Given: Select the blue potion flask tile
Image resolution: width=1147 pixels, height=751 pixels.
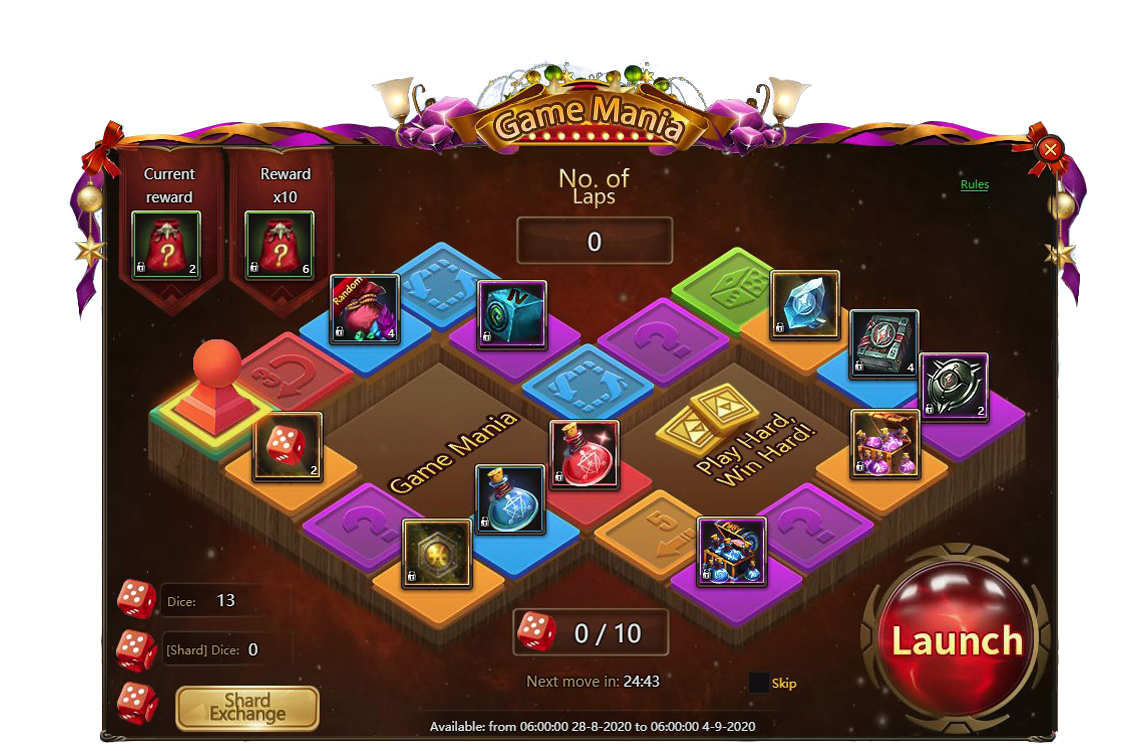Looking at the screenshot, I should coord(510,498).
